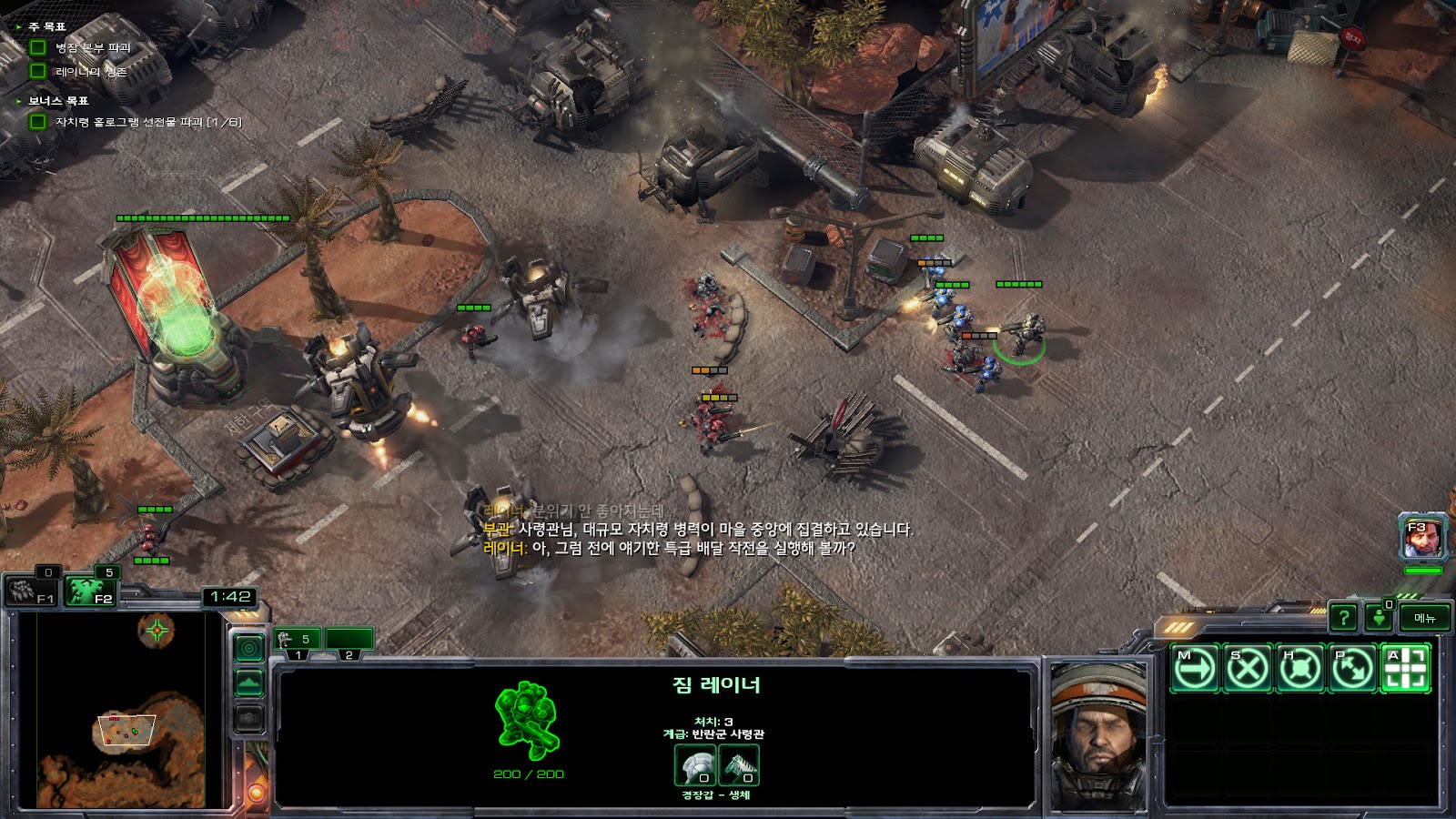Screen dimensions: 1456x819
Task: Click the minimap
Action: [121, 710]
